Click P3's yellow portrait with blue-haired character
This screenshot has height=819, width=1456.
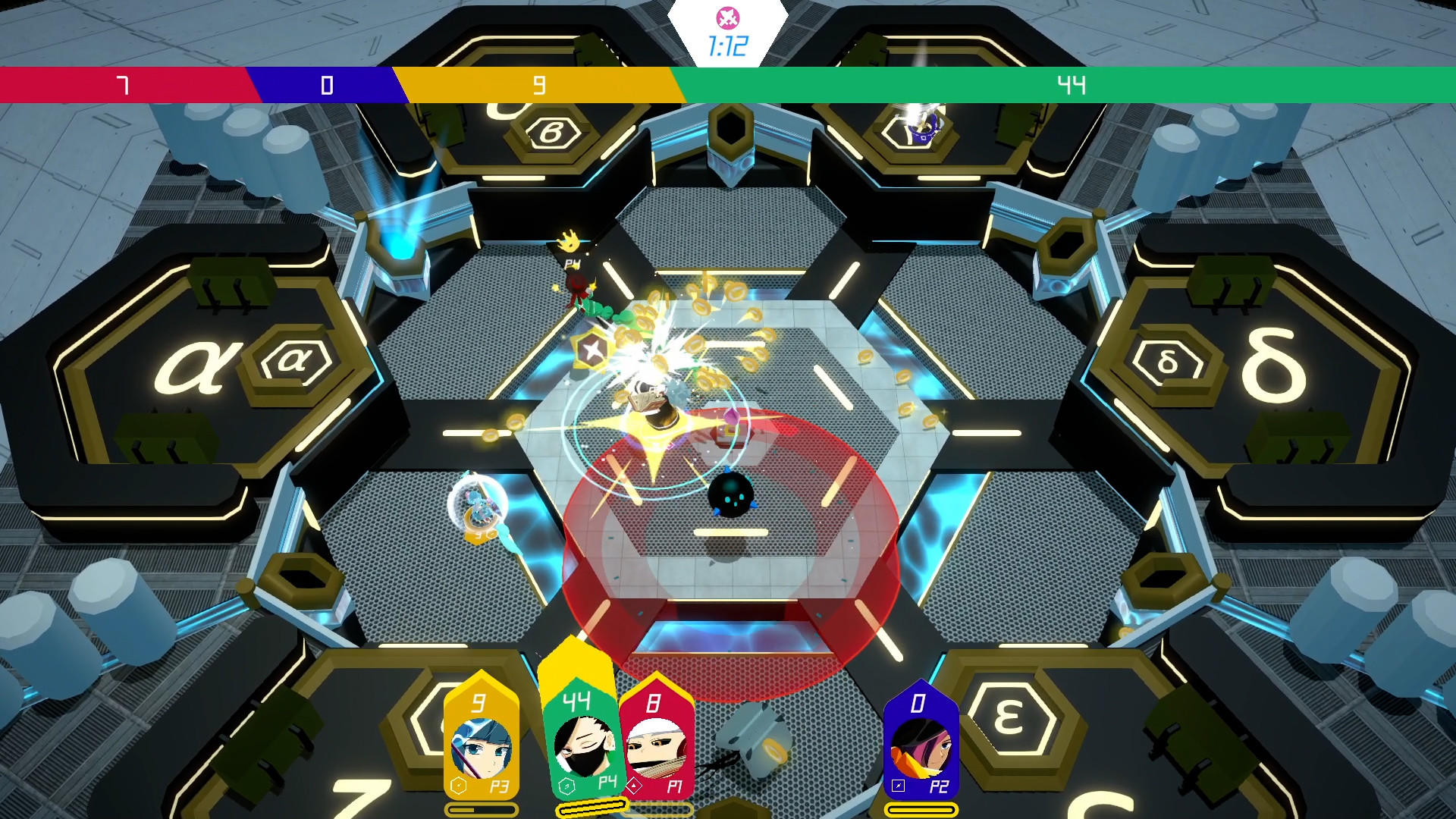tap(483, 745)
